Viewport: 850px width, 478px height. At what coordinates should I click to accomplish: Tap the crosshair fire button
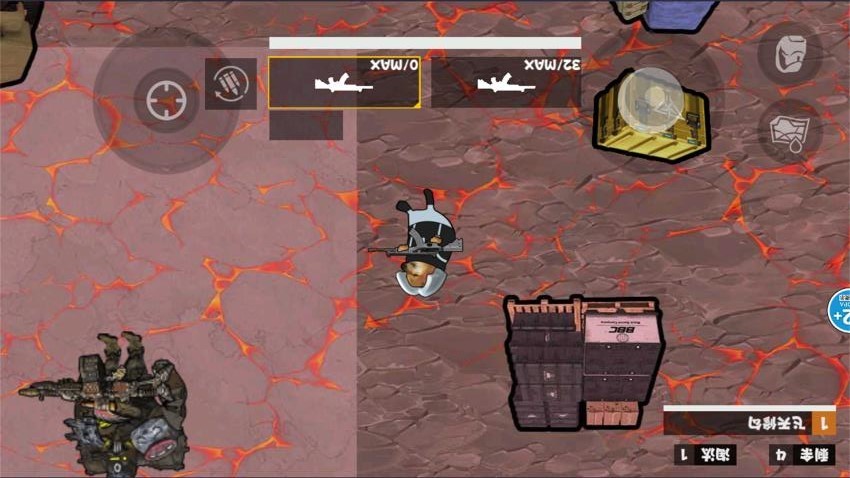(x=165, y=100)
